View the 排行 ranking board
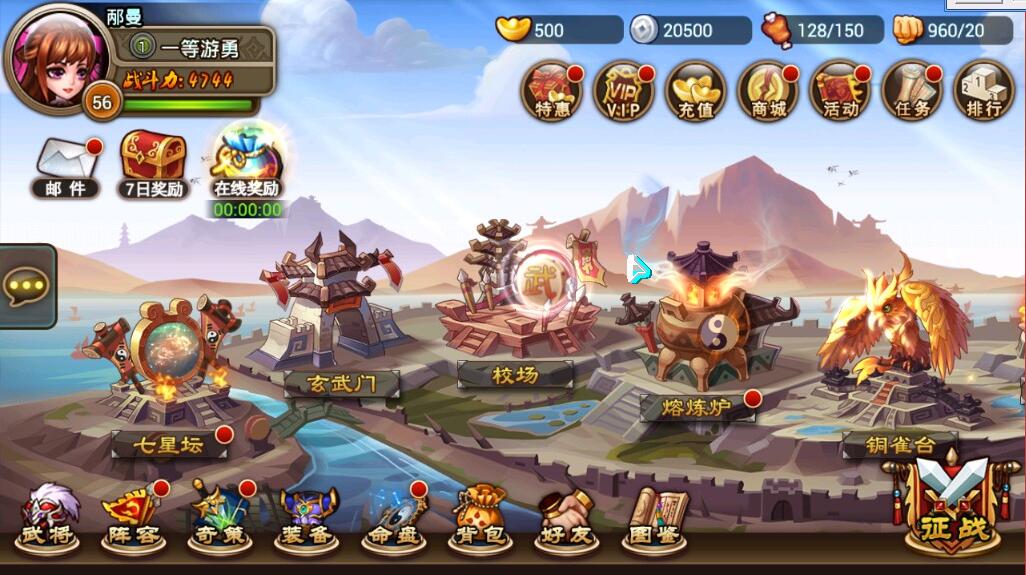 (984, 91)
